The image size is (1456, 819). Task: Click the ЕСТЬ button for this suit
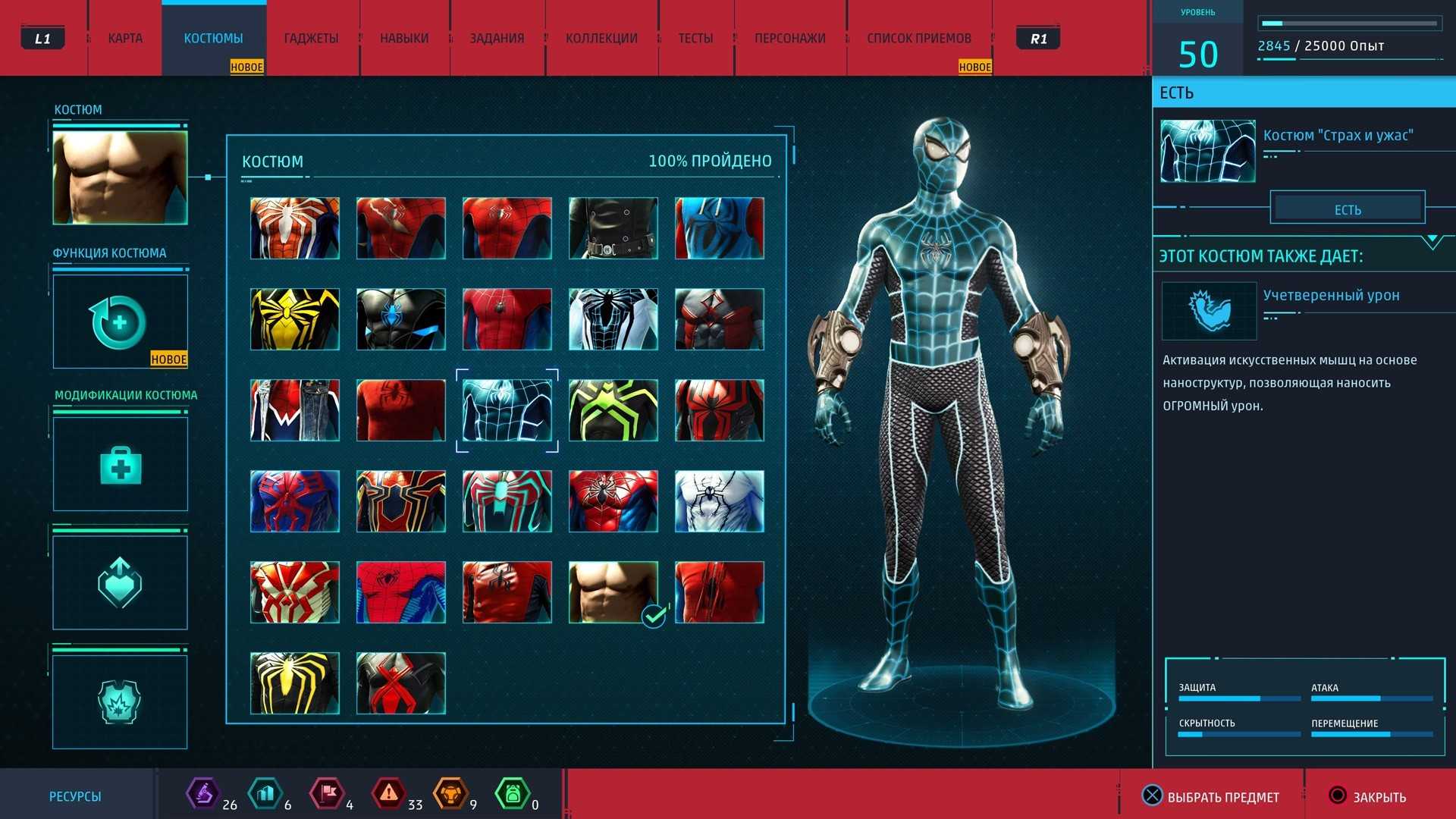point(1348,209)
